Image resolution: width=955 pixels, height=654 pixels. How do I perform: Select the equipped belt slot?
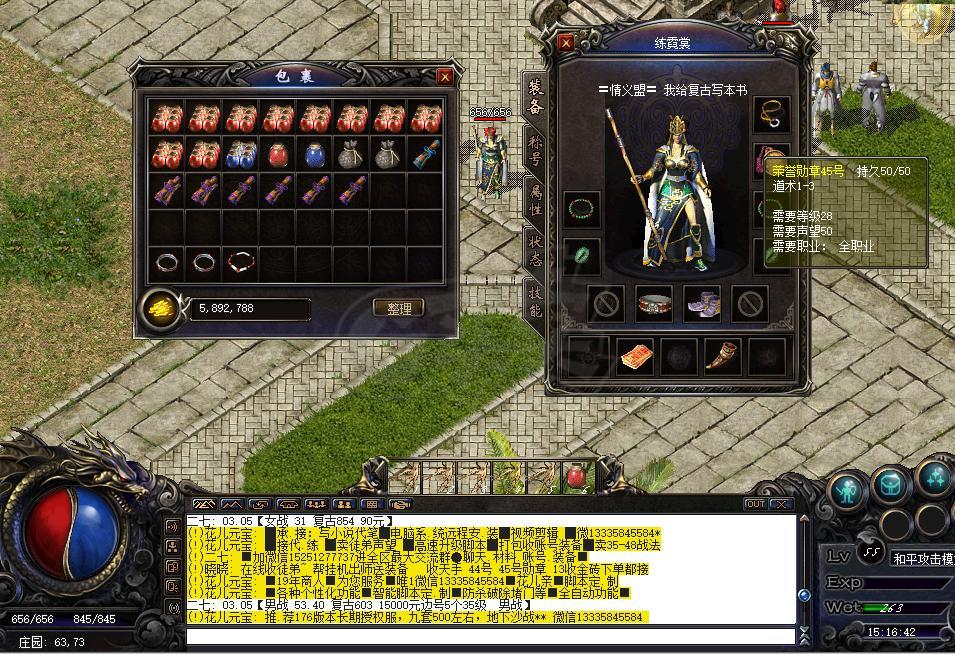coord(655,304)
